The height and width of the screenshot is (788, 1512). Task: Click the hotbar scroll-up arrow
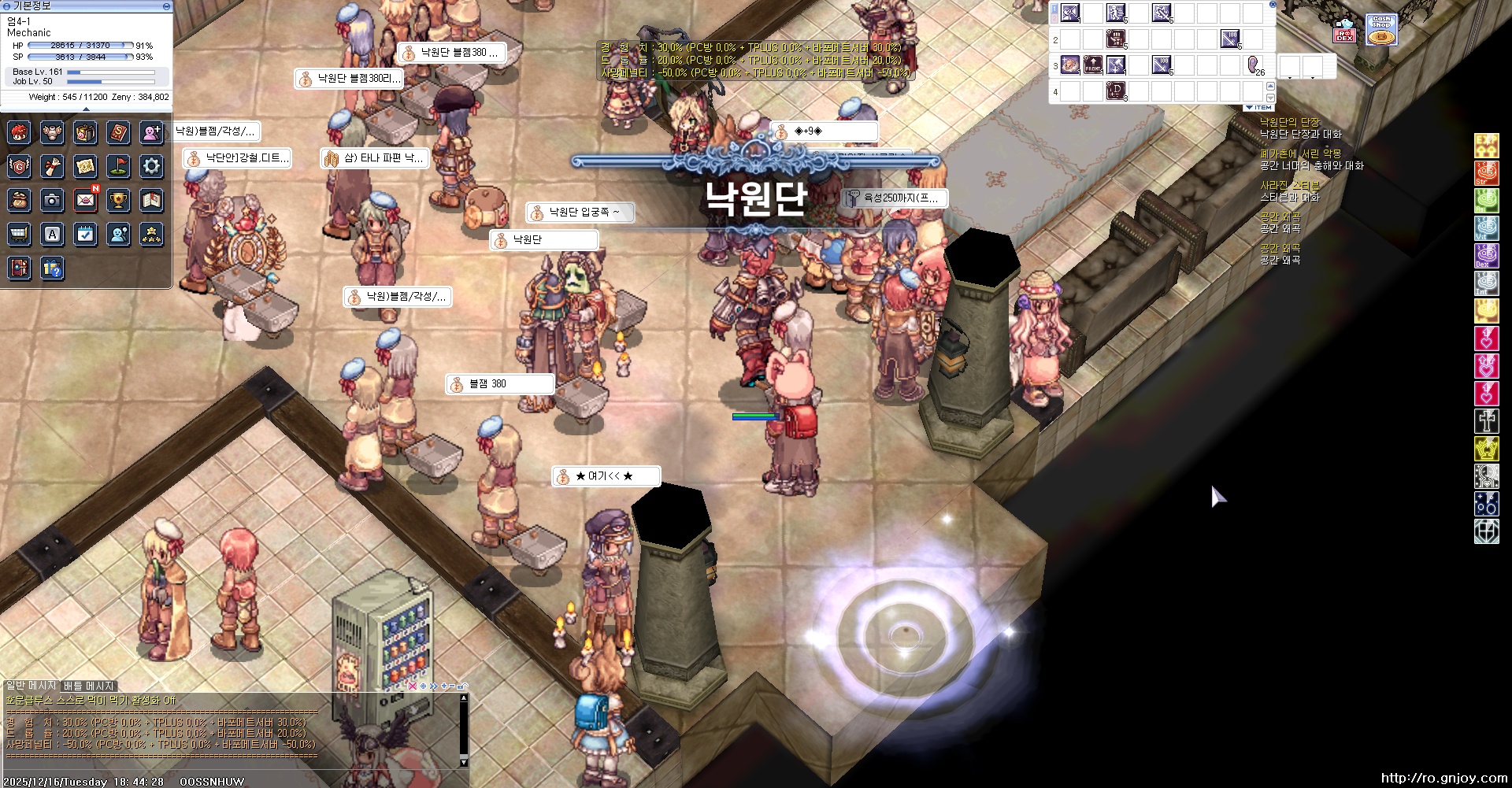point(1270,87)
